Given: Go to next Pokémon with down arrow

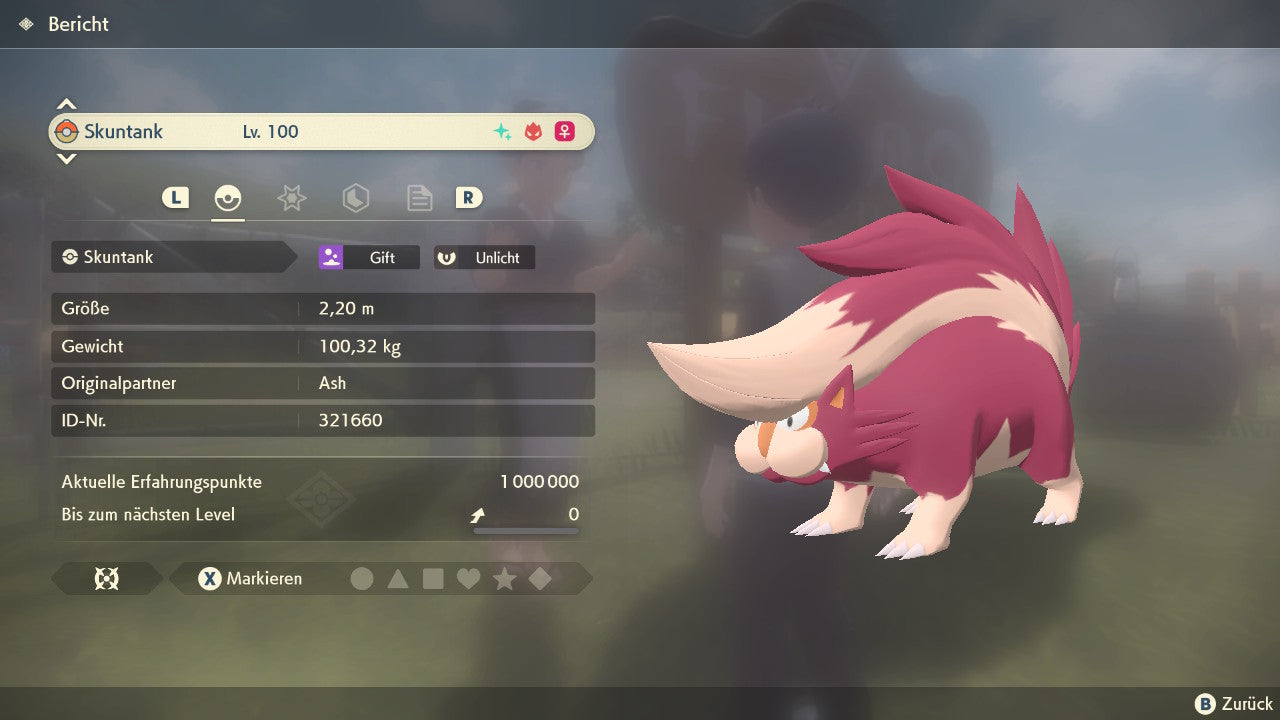Looking at the screenshot, I should coord(66,158).
